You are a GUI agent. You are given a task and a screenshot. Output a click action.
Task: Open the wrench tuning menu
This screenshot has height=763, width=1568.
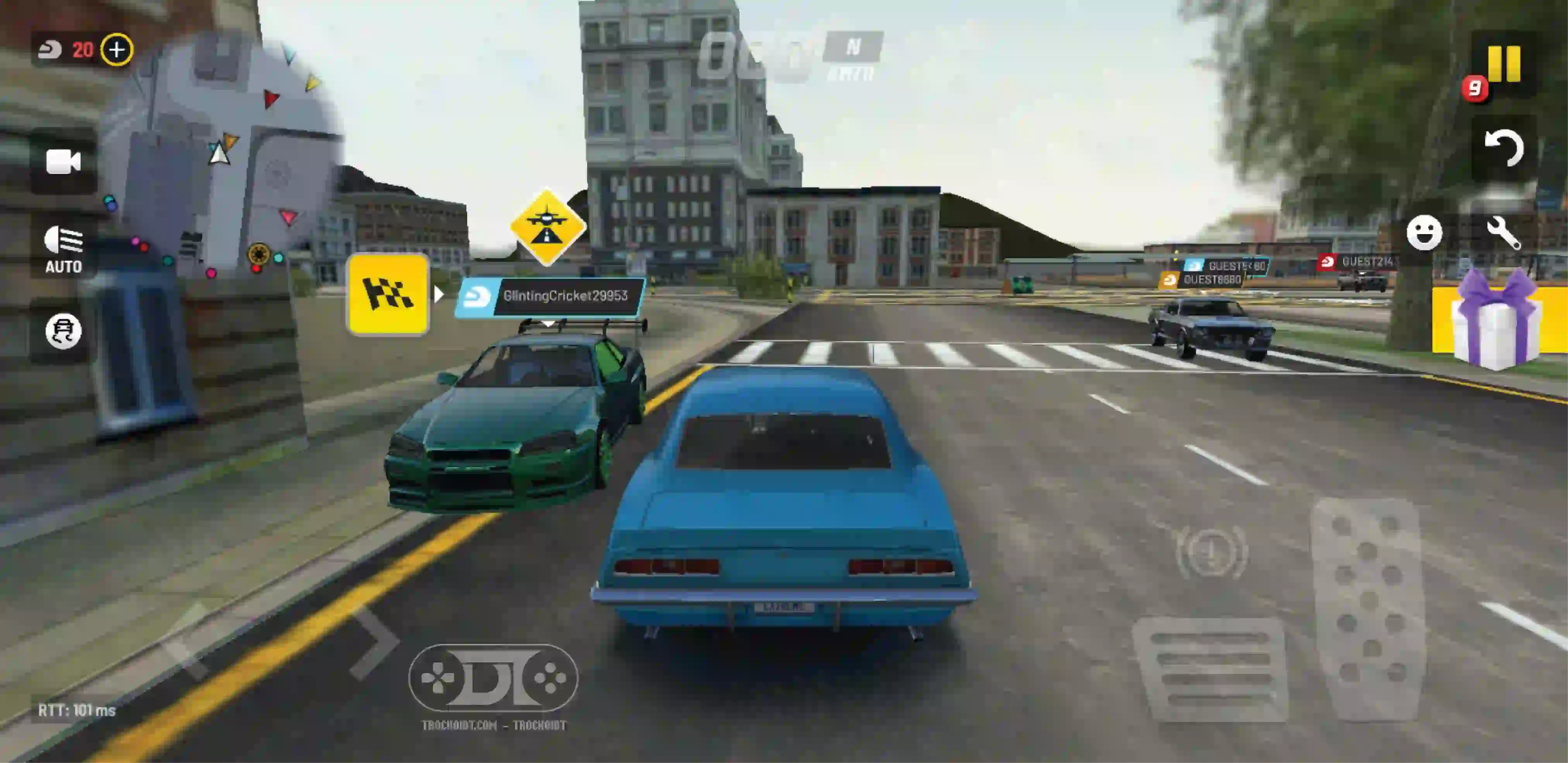1503,233
